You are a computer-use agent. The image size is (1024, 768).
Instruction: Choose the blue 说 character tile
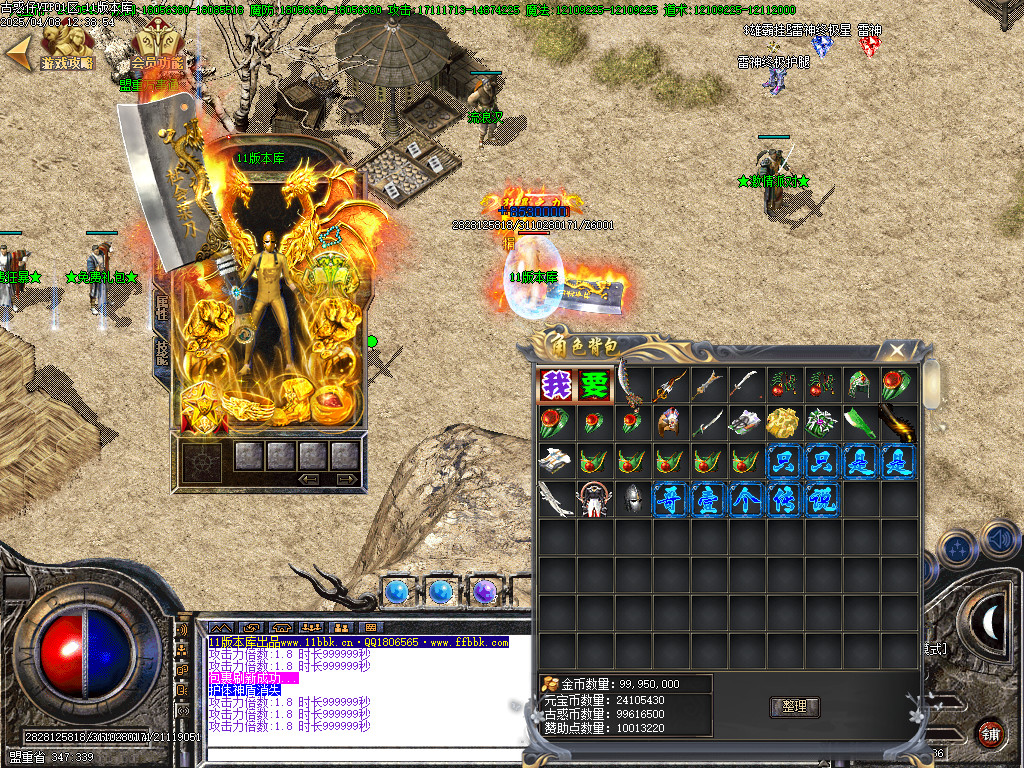click(x=822, y=499)
